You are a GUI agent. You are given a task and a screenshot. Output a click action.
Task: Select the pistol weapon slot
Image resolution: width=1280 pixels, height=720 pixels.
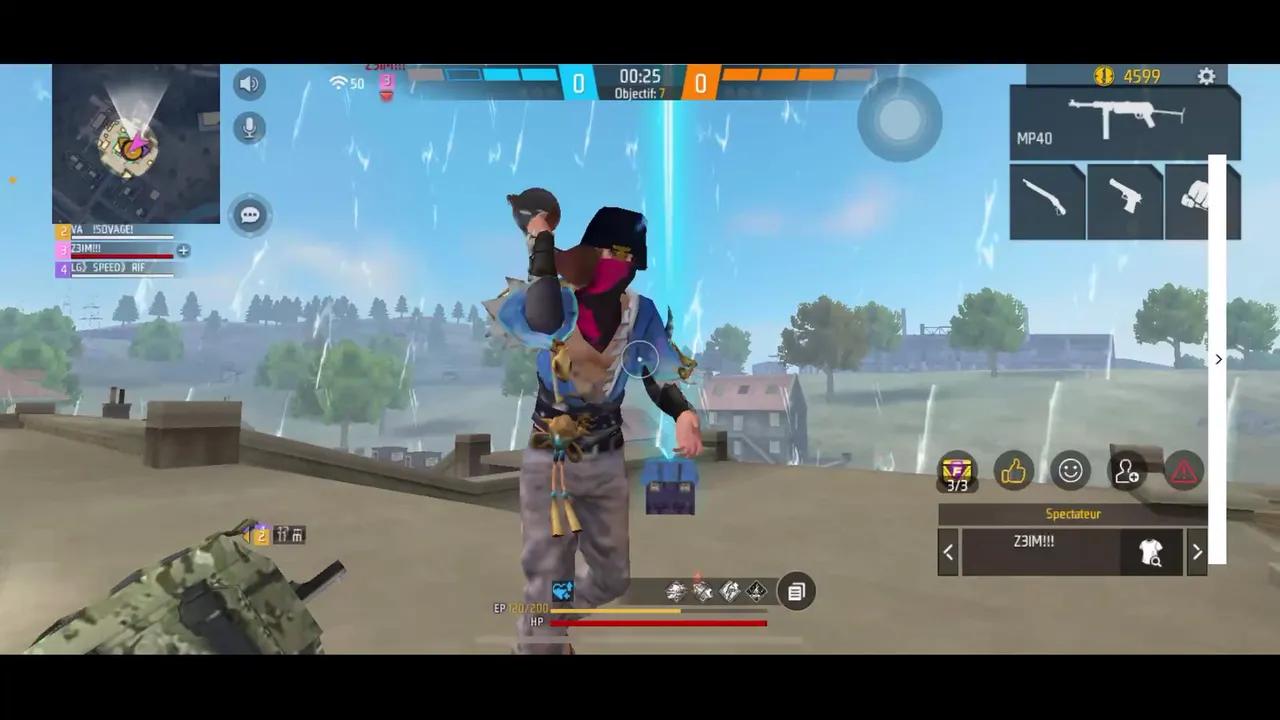click(1124, 200)
